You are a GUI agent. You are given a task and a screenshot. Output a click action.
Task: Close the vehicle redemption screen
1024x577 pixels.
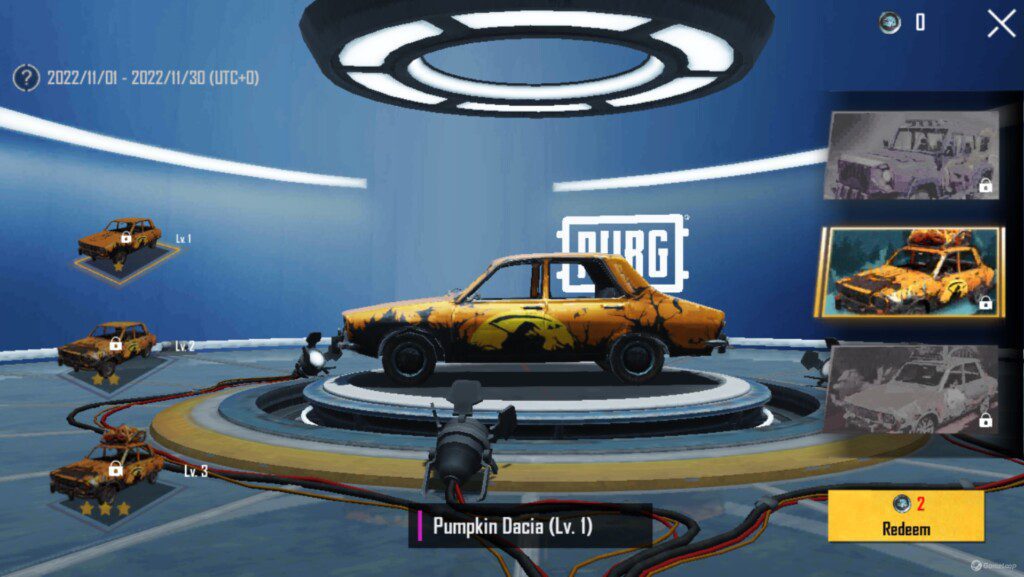(1001, 23)
